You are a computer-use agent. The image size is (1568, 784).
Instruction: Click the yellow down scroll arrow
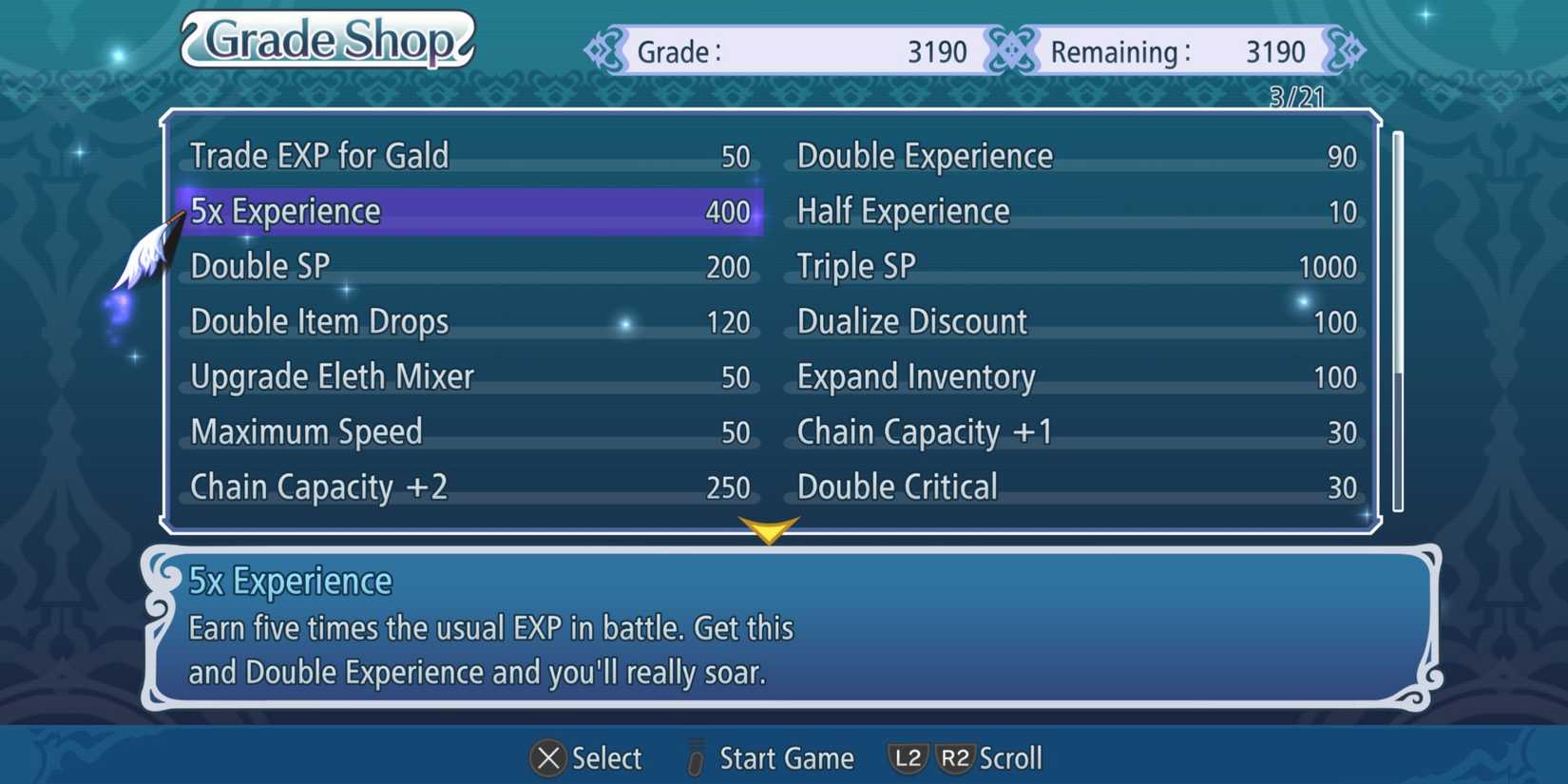768,530
